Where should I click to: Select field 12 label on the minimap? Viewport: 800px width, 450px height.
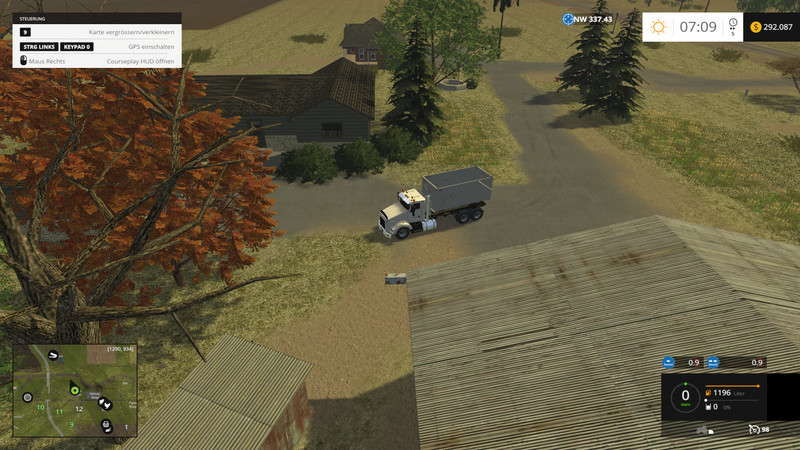(79, 409)
